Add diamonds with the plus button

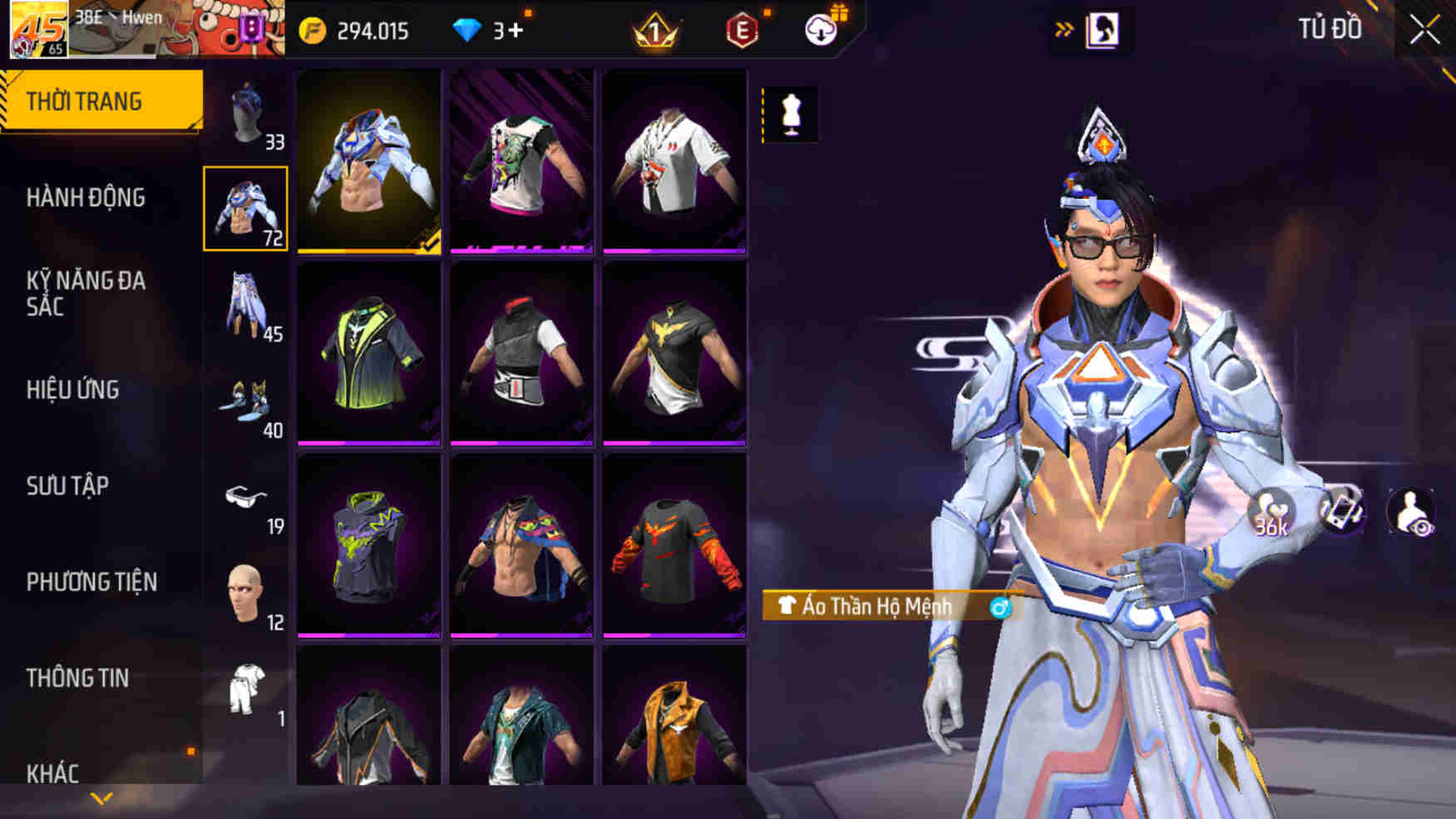pyautogui.click(x=516, y=31)
